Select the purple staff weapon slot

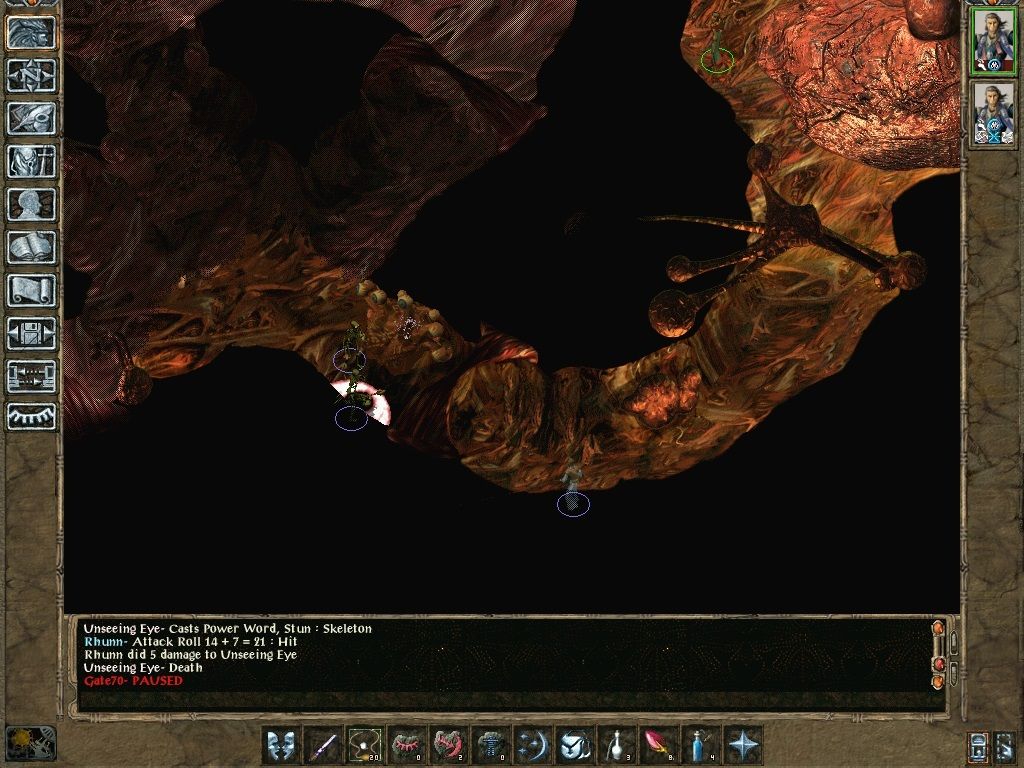(323, 746)
